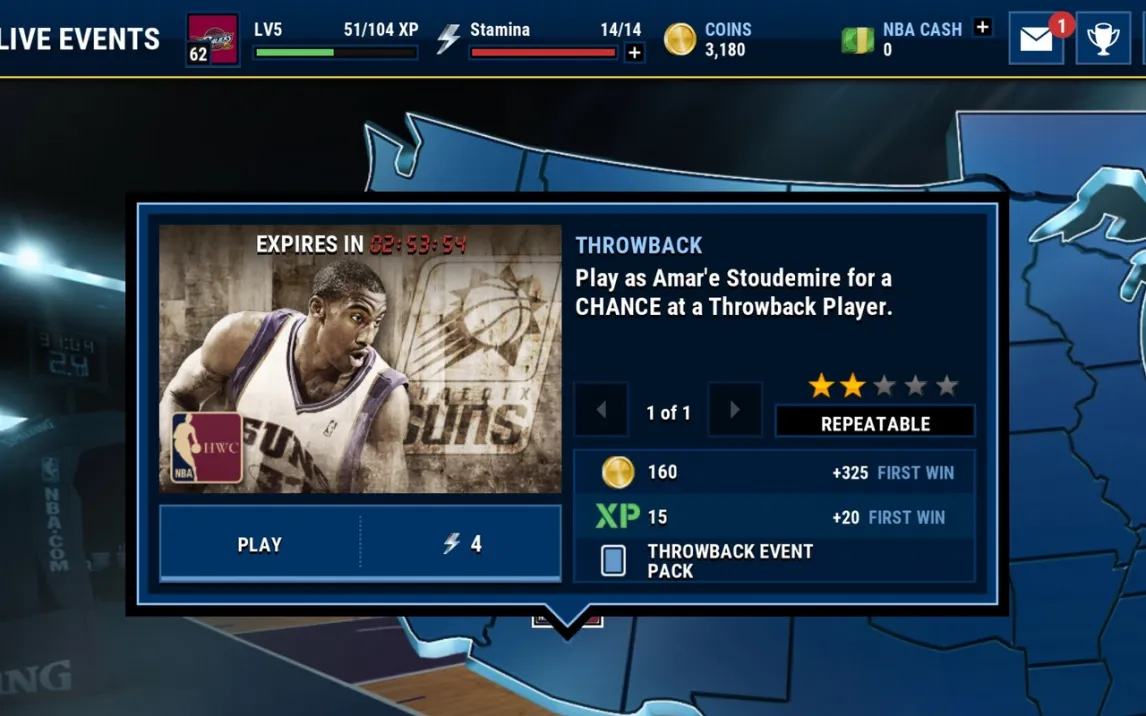Viewport: 1146px width, 716px height.
Task: Open the Cavaliers team profile badge
Action: point(213,39)
